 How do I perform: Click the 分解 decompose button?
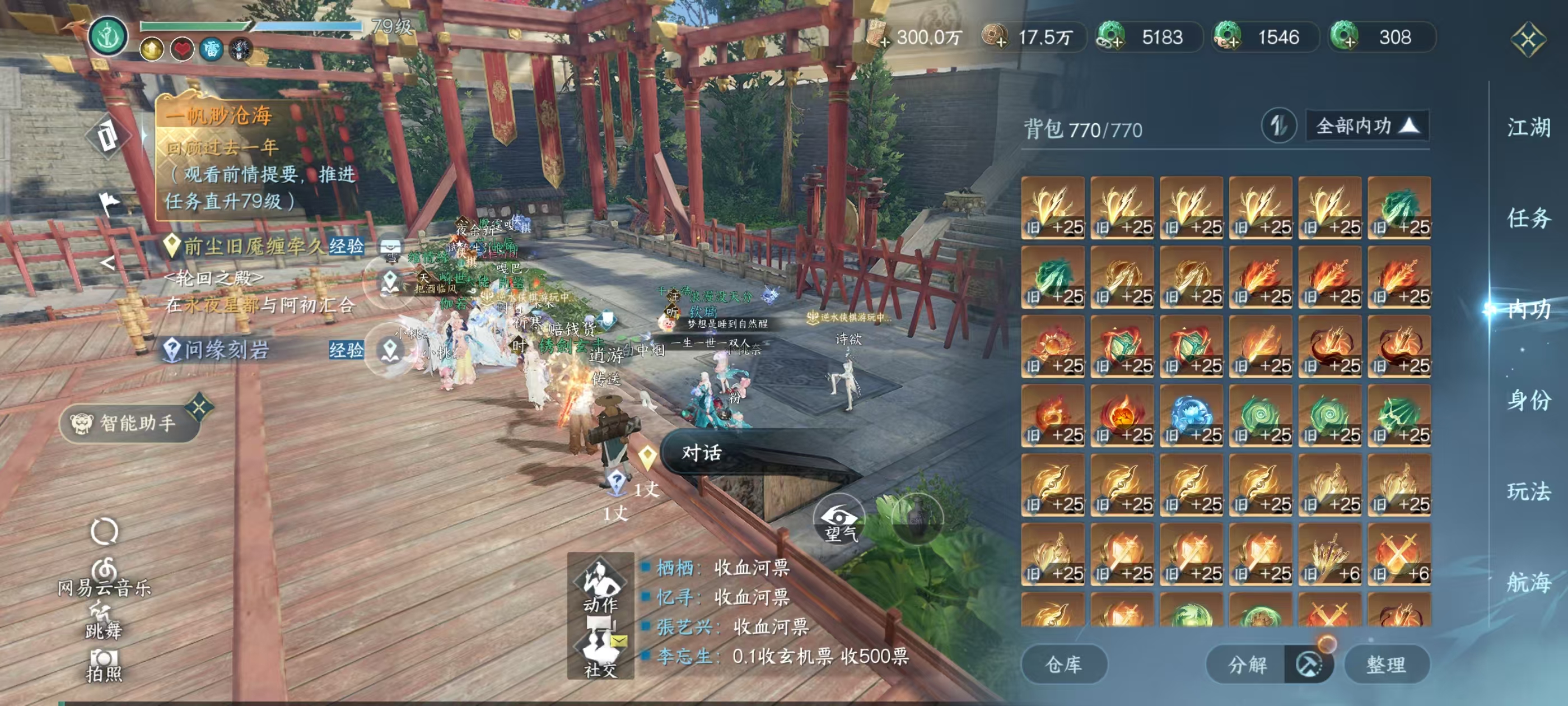pos(1247,664)
